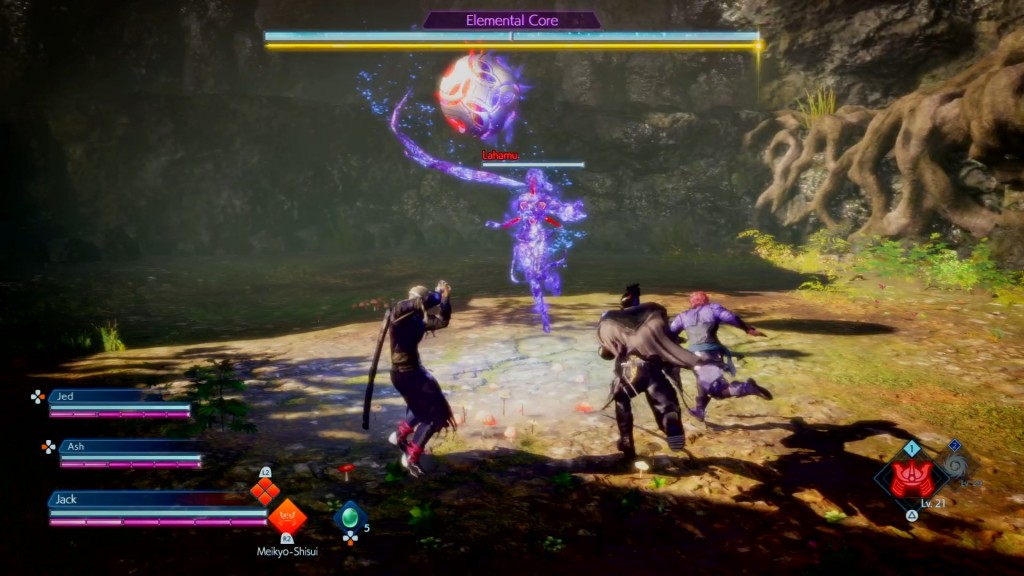
Task: Use the green potion item
Action: (350, 516)
